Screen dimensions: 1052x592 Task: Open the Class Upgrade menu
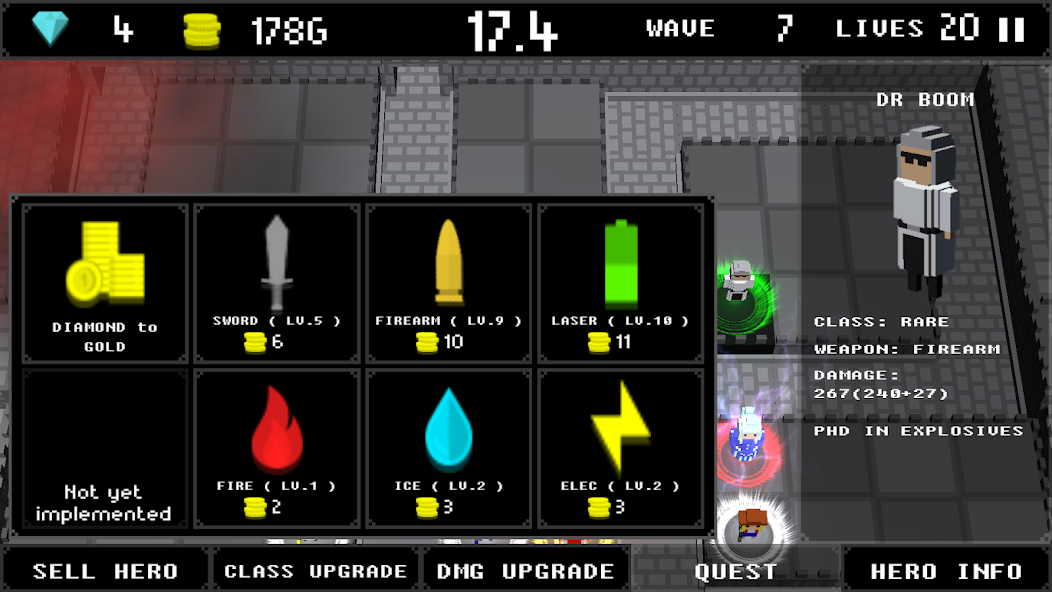point(315,571)
